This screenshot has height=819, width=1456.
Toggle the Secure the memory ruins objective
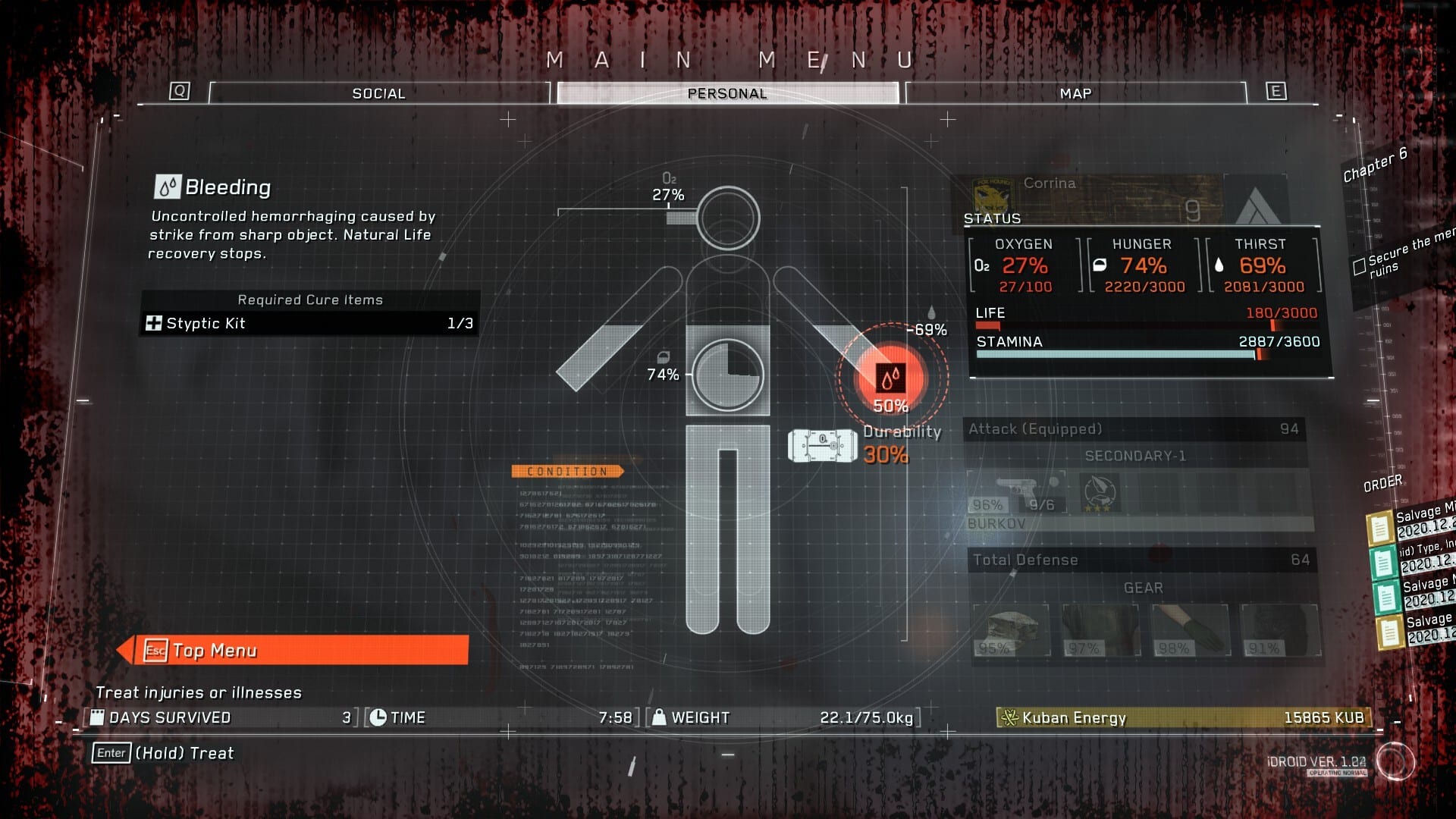point(1360,266)
